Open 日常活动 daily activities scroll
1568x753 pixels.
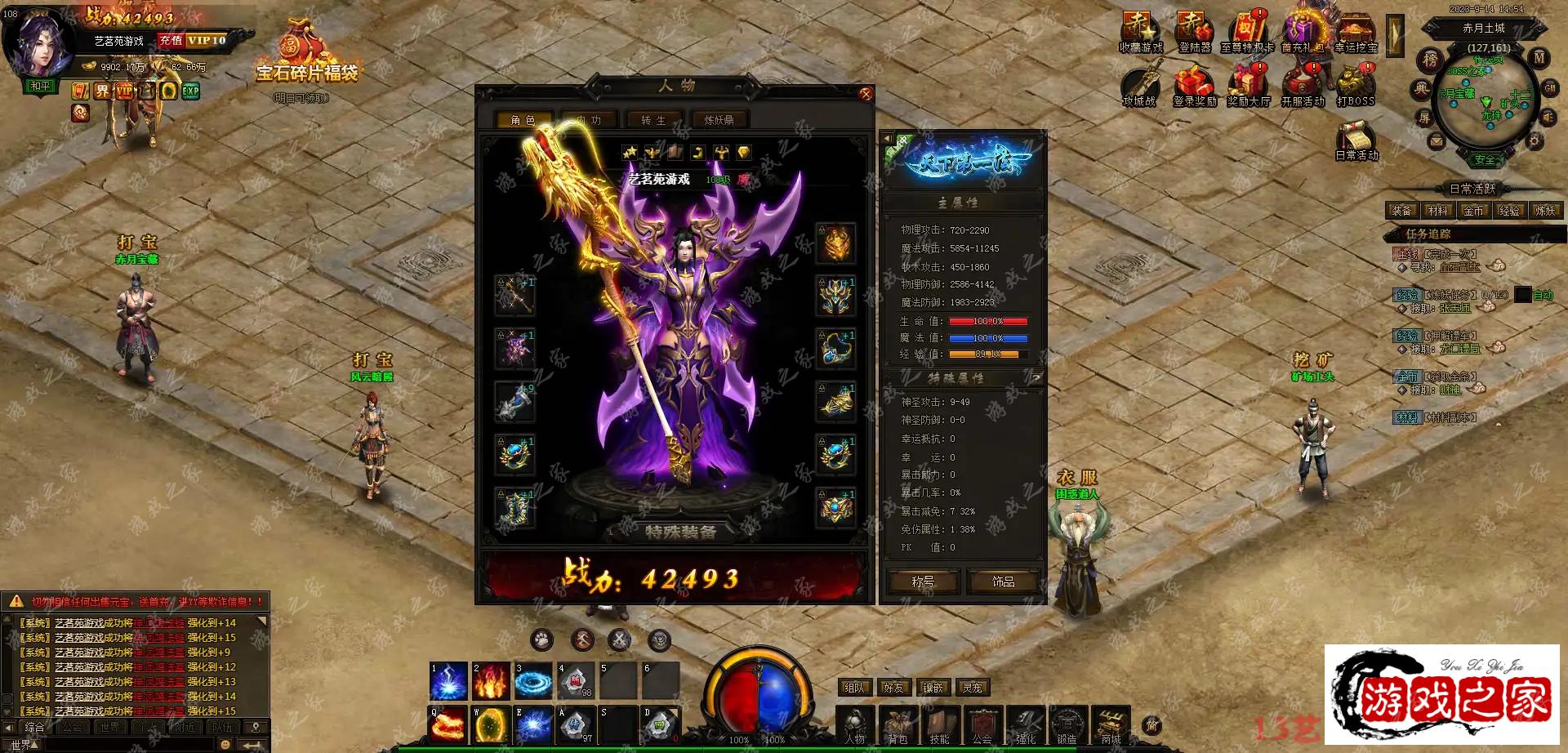1356,139
